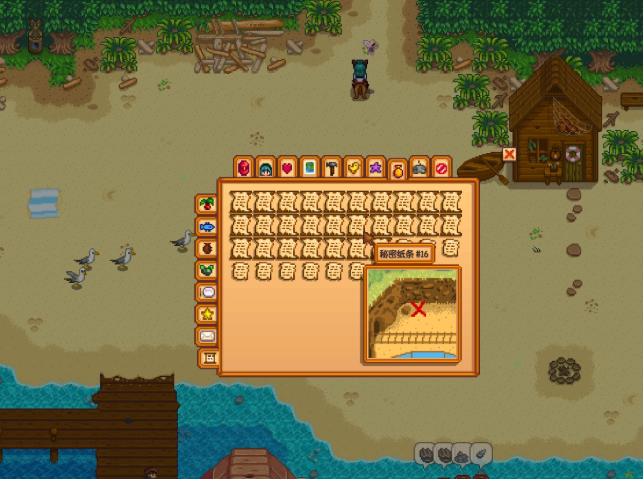Open the yellow chick animals tab

click(x=353, y=167)
